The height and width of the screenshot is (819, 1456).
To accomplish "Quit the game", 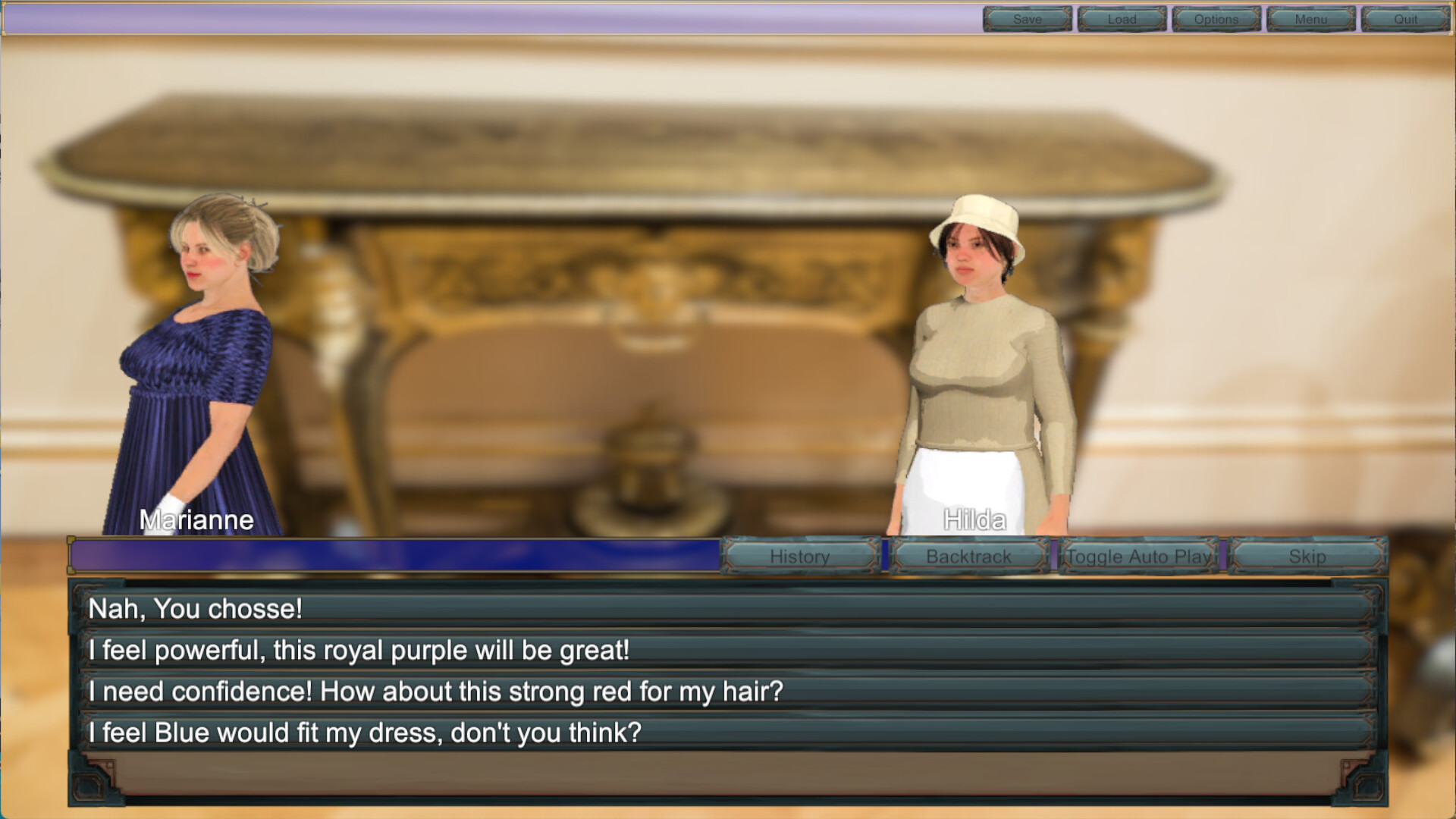I will pyautogui.click(x=1405, y=19).
